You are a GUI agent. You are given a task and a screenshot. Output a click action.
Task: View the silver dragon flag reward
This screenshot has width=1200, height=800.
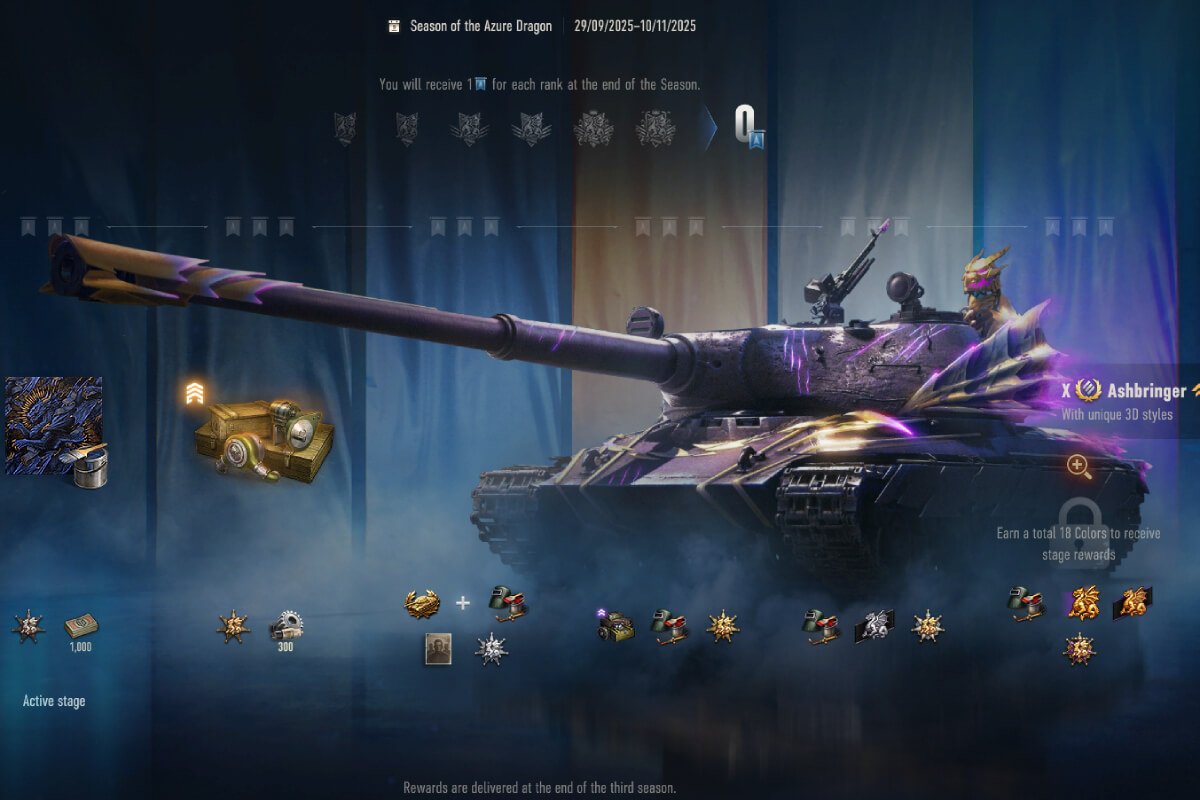pos(873,626)
